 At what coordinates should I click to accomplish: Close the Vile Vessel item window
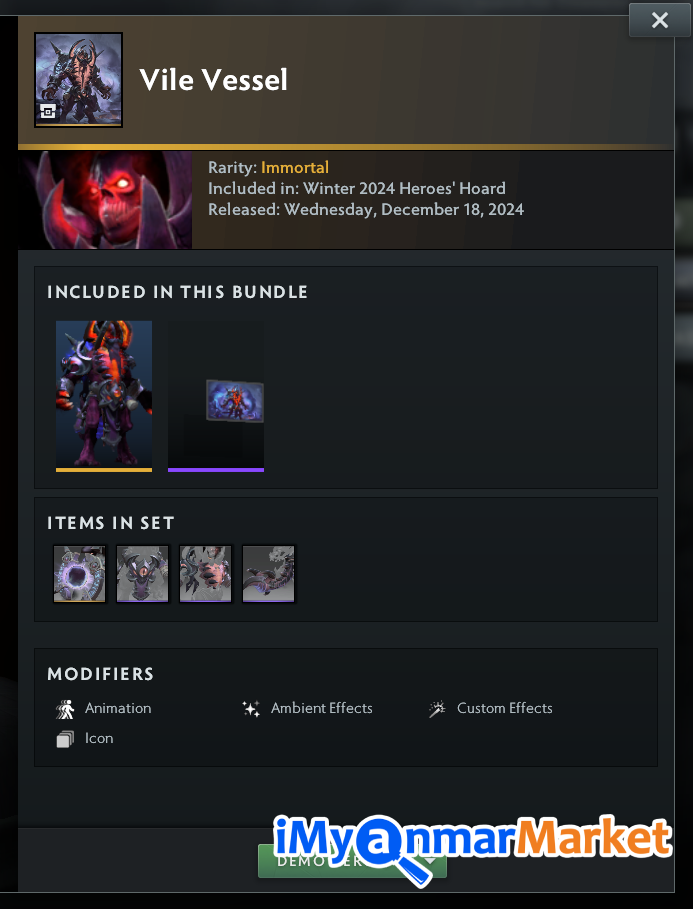[659, 20]
